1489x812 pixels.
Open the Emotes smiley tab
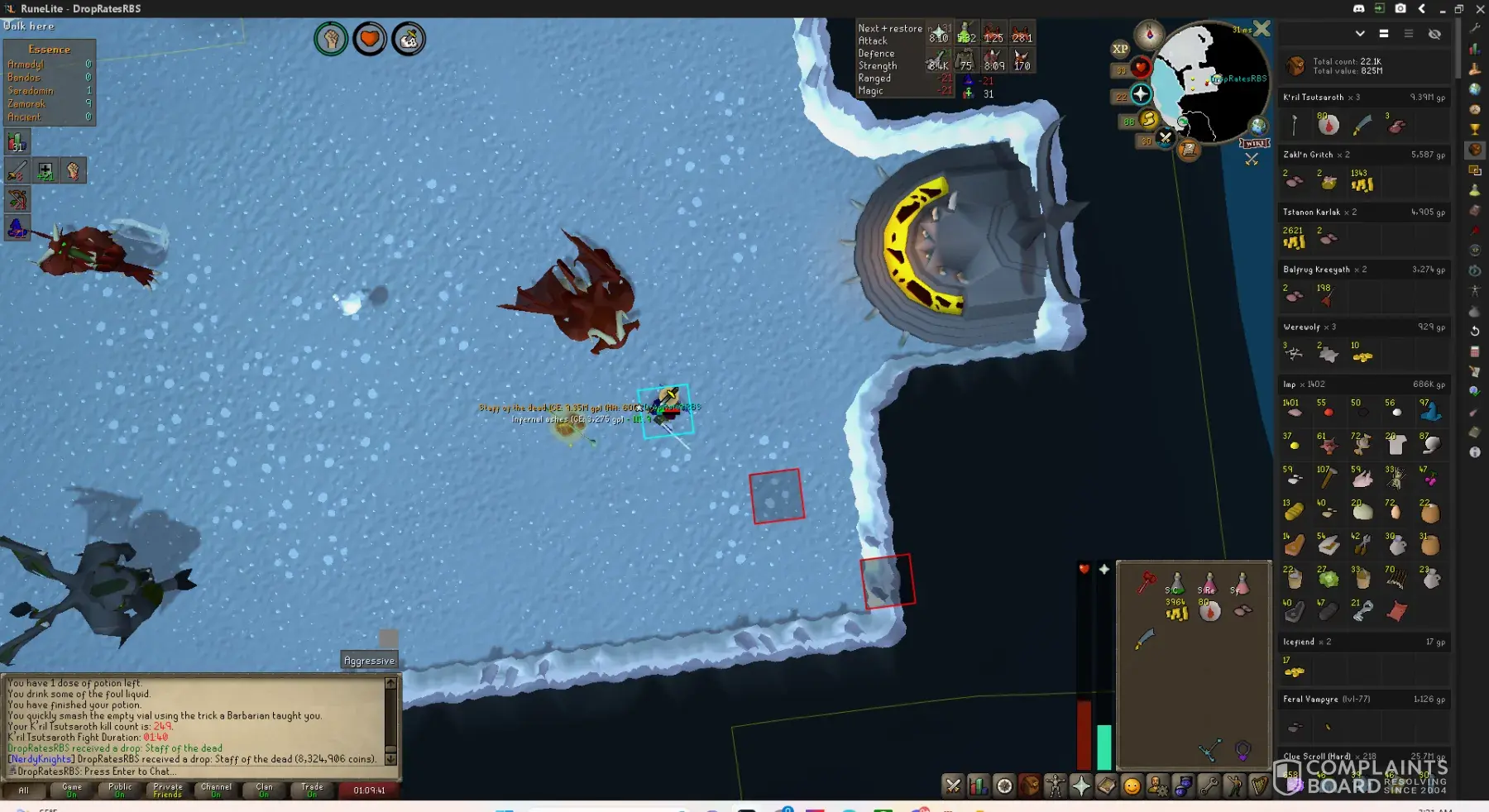pos(1132,786)
